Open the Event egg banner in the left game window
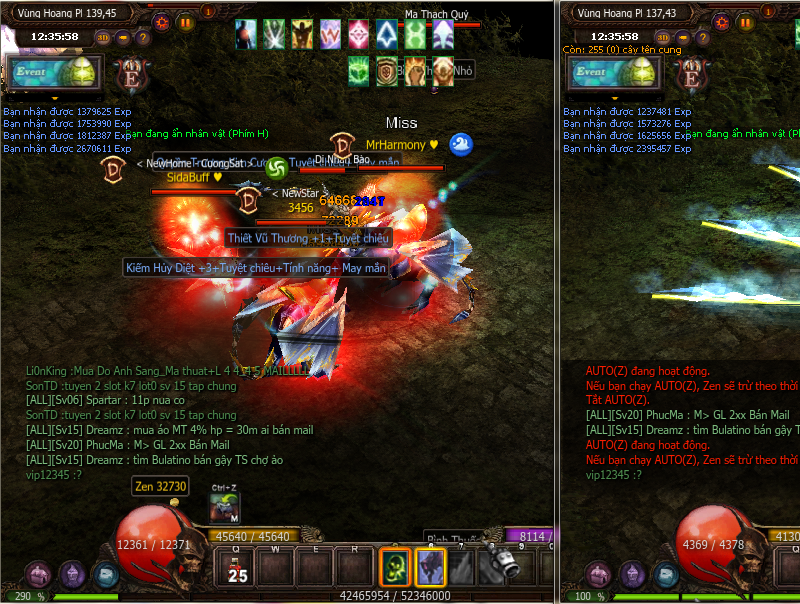 click(55, 73)
